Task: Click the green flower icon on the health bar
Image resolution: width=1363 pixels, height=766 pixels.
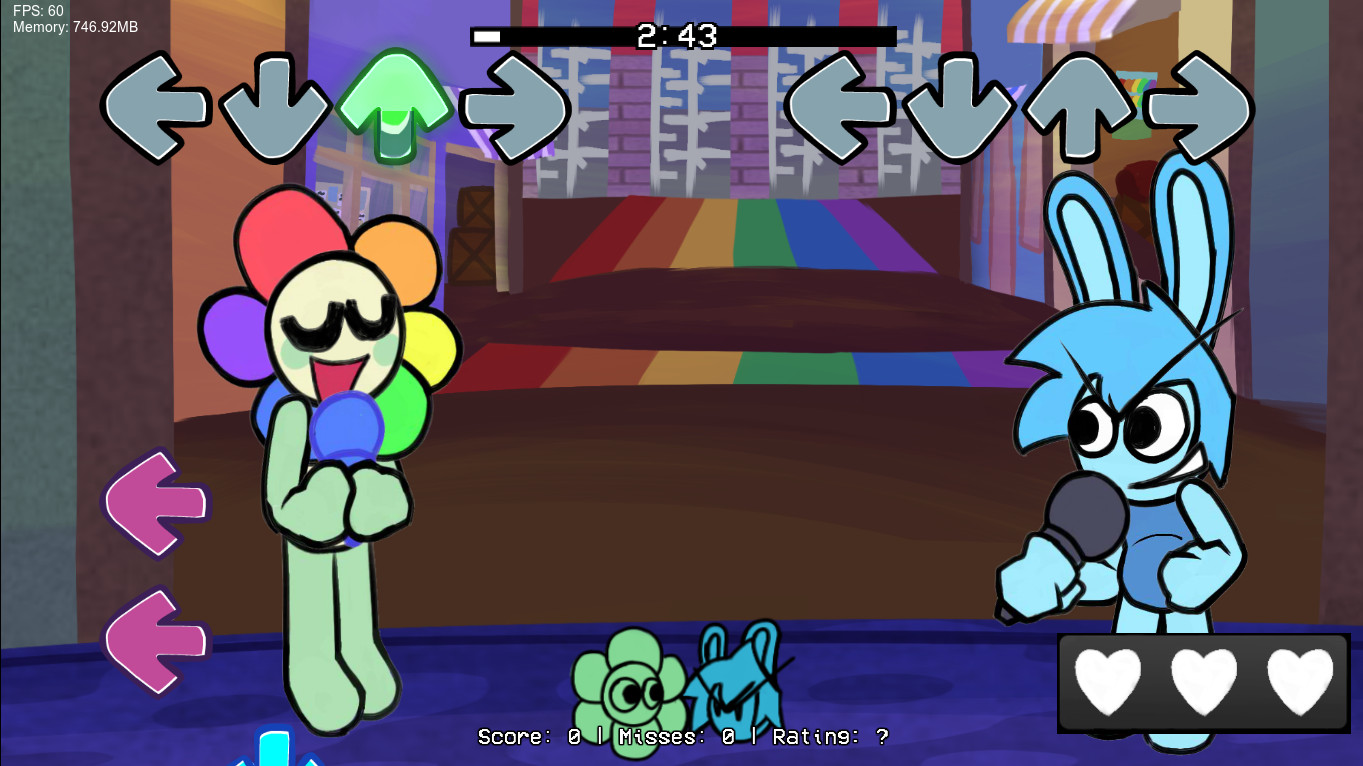Action: (632, 683)
